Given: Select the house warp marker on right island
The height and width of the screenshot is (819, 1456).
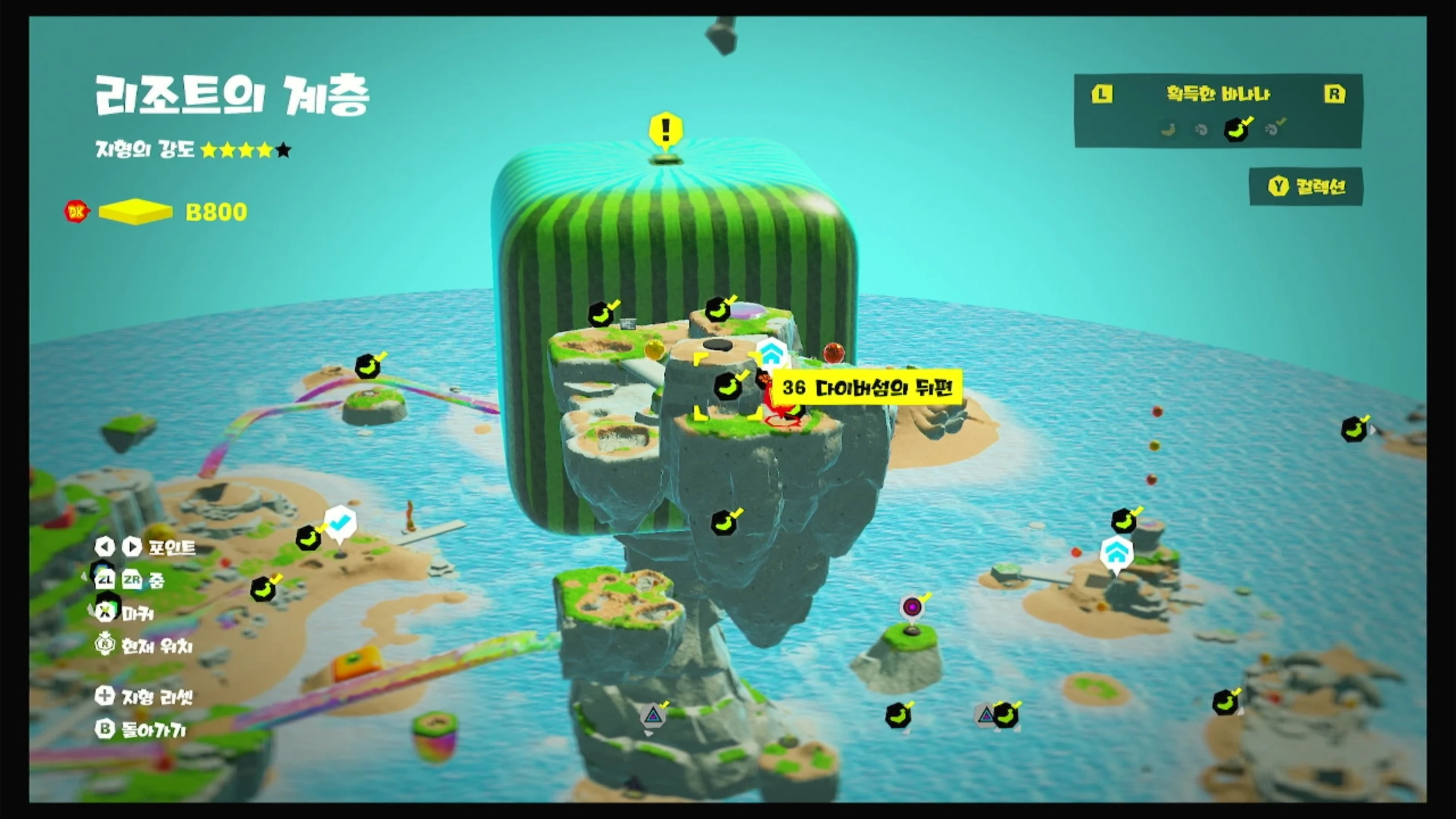Looking at the screenshot, I should coord(1116,552).
